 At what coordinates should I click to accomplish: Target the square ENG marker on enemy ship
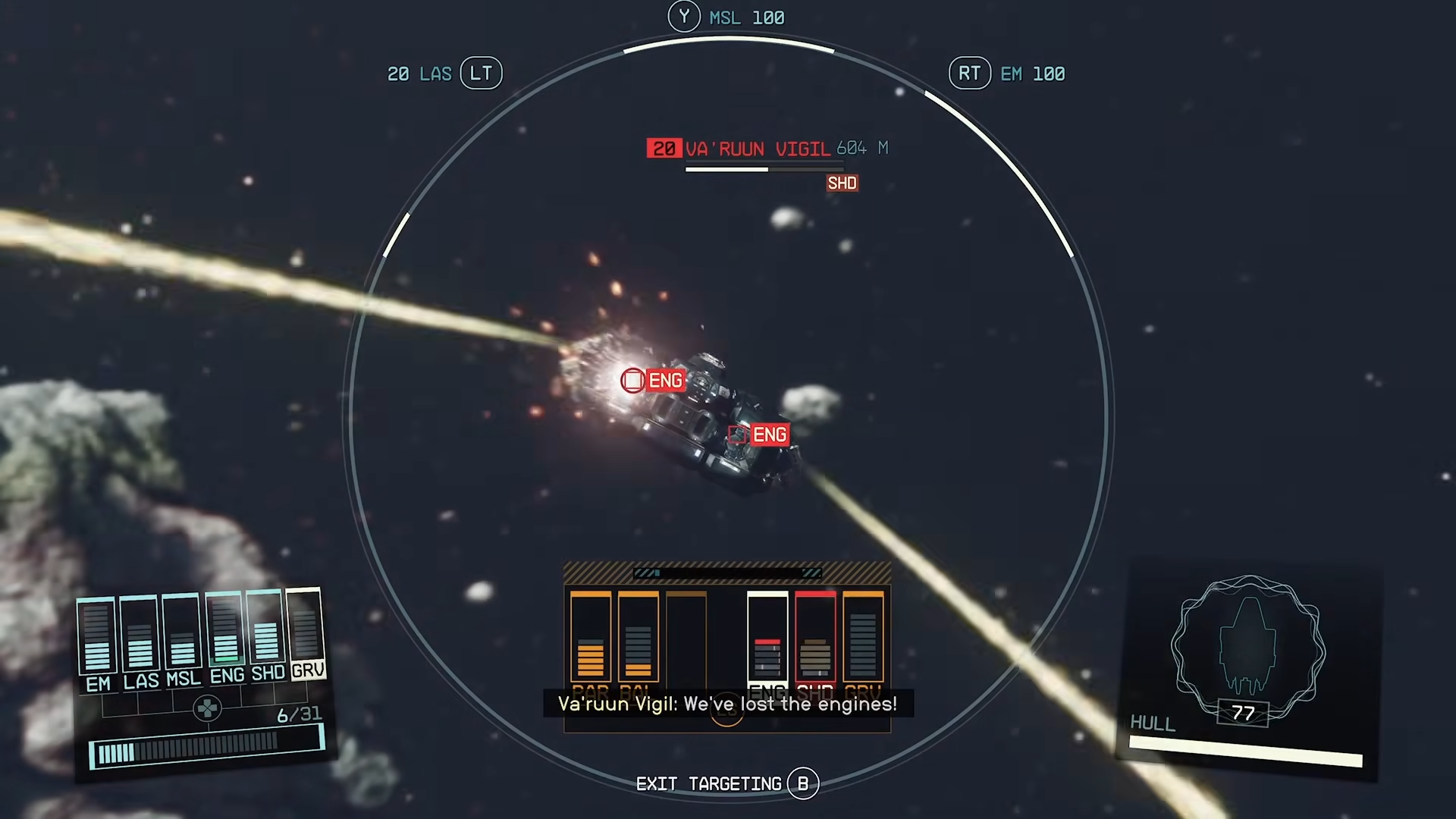[736, 435]
